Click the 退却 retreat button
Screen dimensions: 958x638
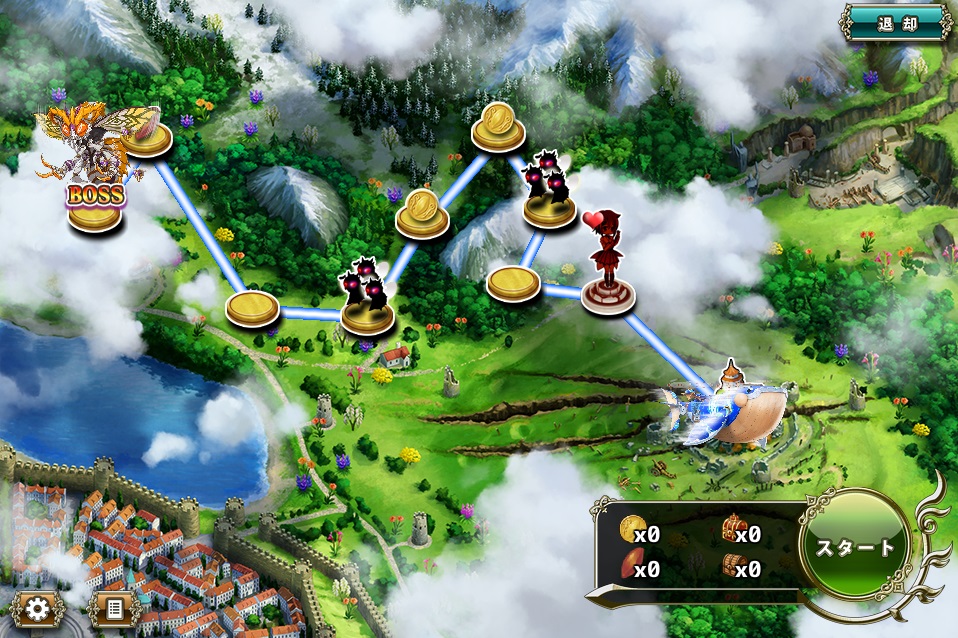pyautogui.click(x=896, y=22)
